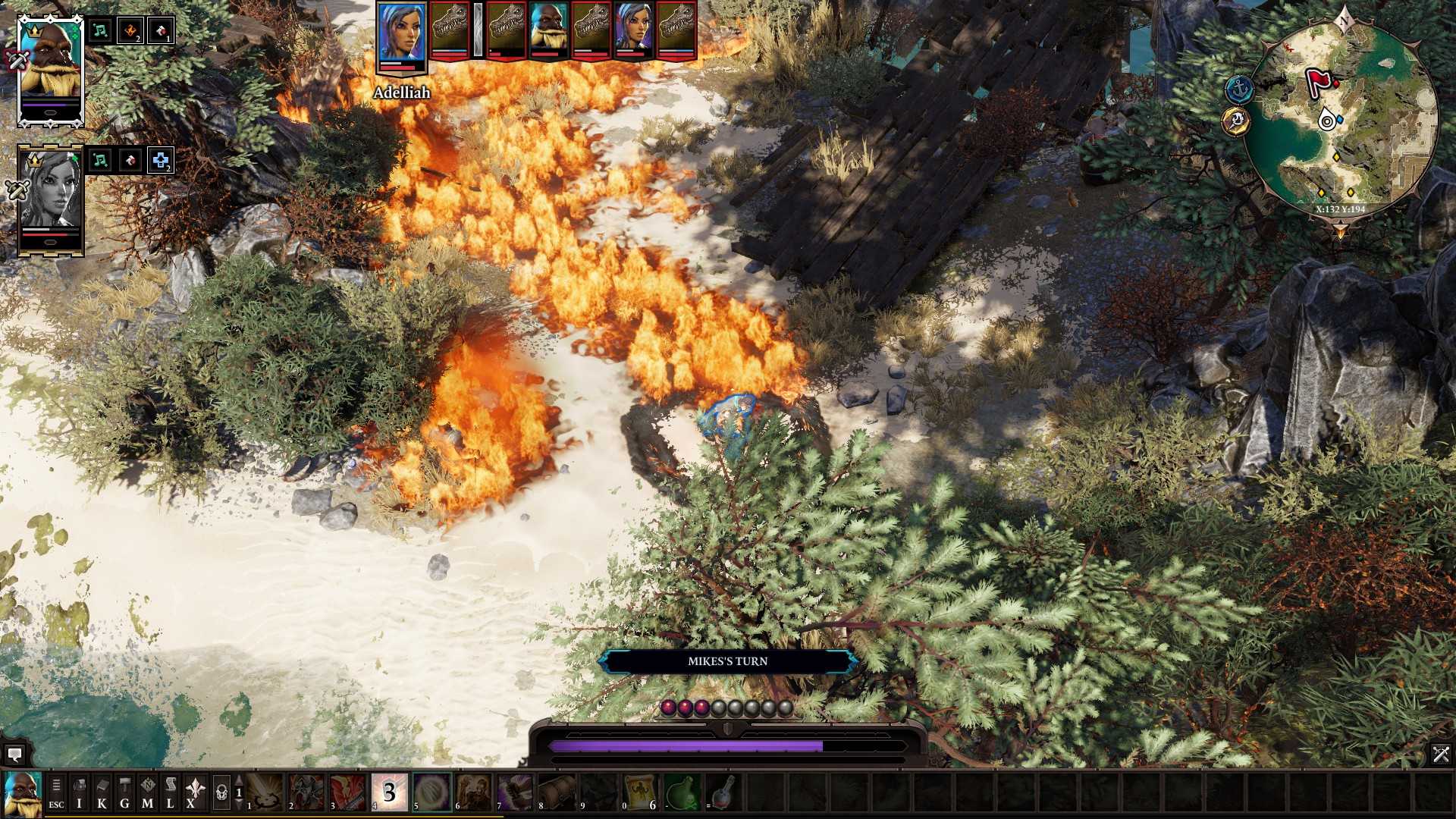Open crafting via the hammer G button
This screenshot has height=819, width=1456.
(124, 793)
